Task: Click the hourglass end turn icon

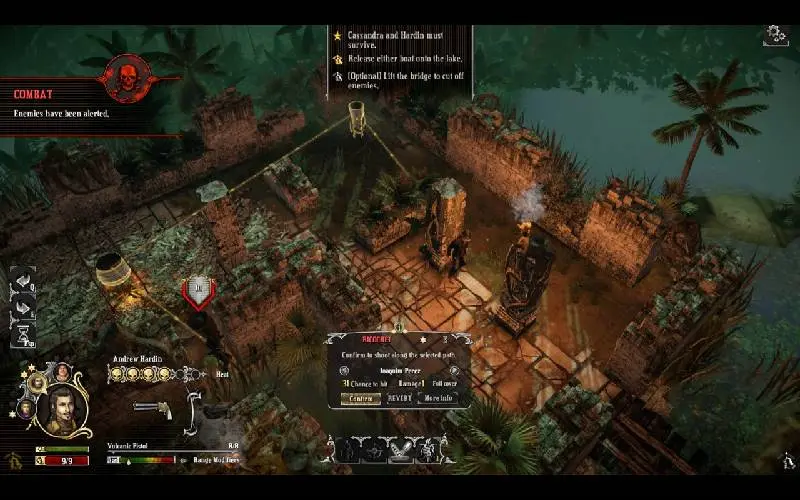Action: [x=22, y=336]
